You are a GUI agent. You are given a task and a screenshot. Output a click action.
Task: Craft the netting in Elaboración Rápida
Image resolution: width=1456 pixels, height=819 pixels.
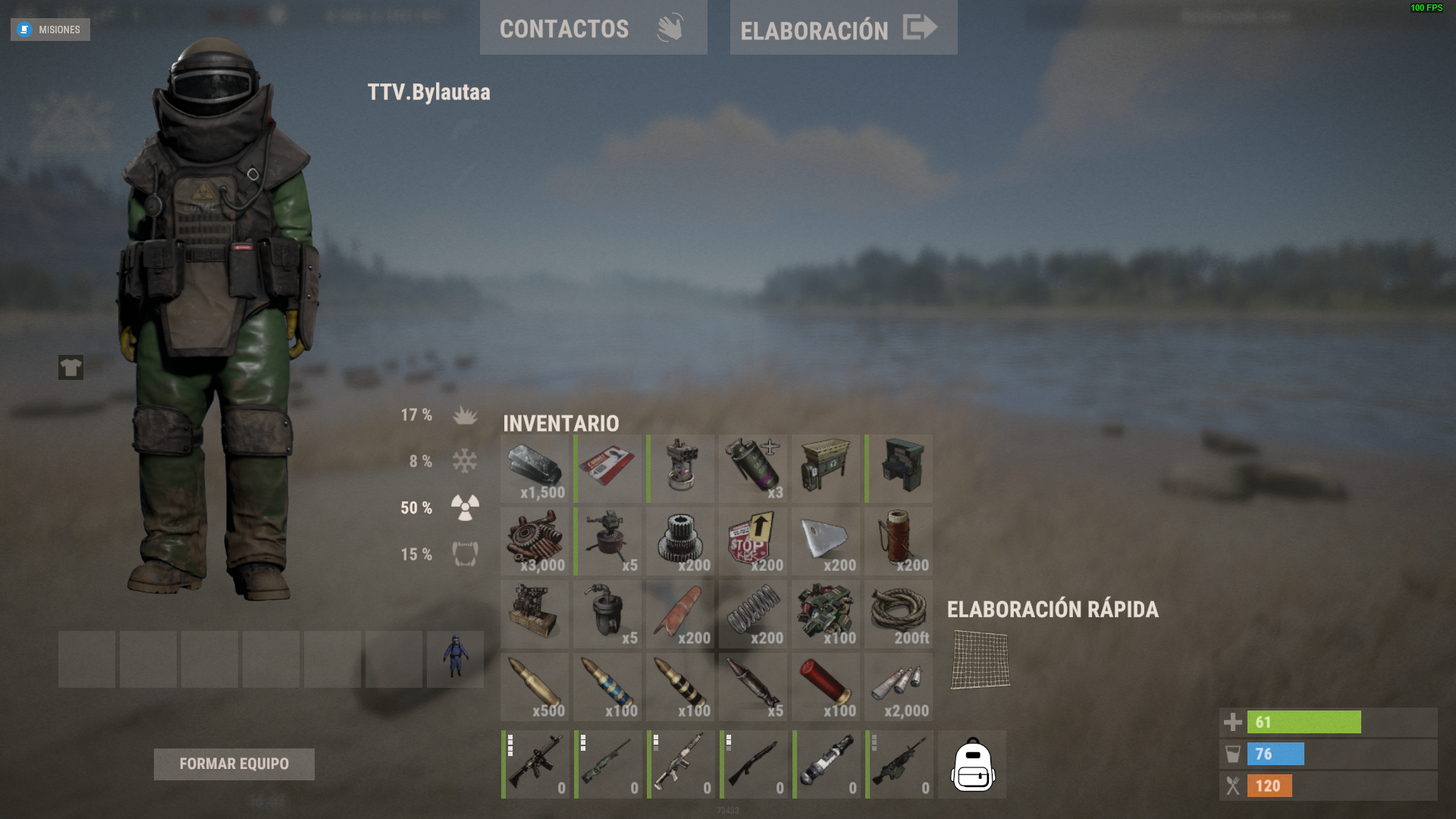point(980,660)
